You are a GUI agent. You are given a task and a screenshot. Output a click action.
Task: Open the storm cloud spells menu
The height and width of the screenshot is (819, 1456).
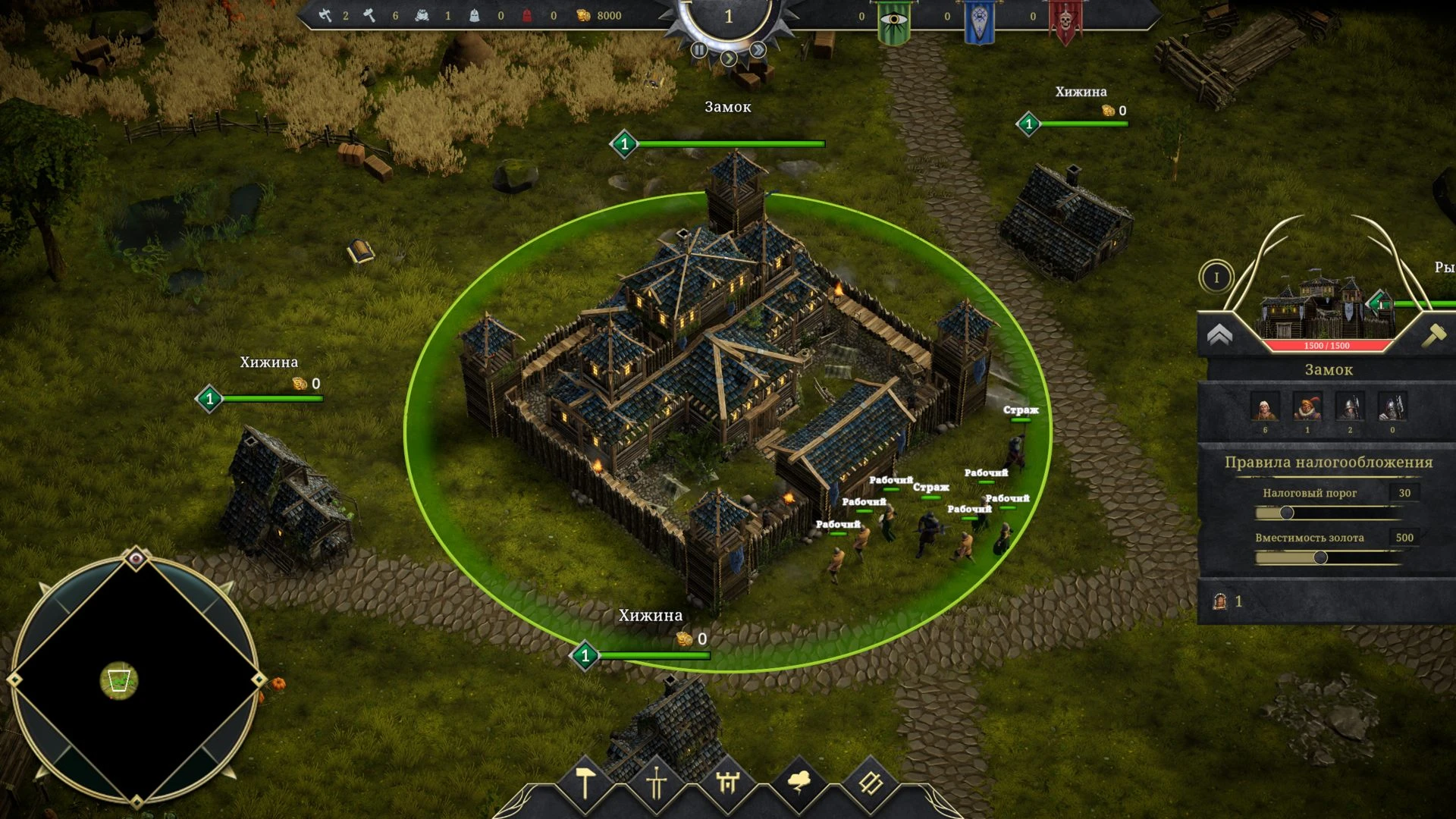799,783
